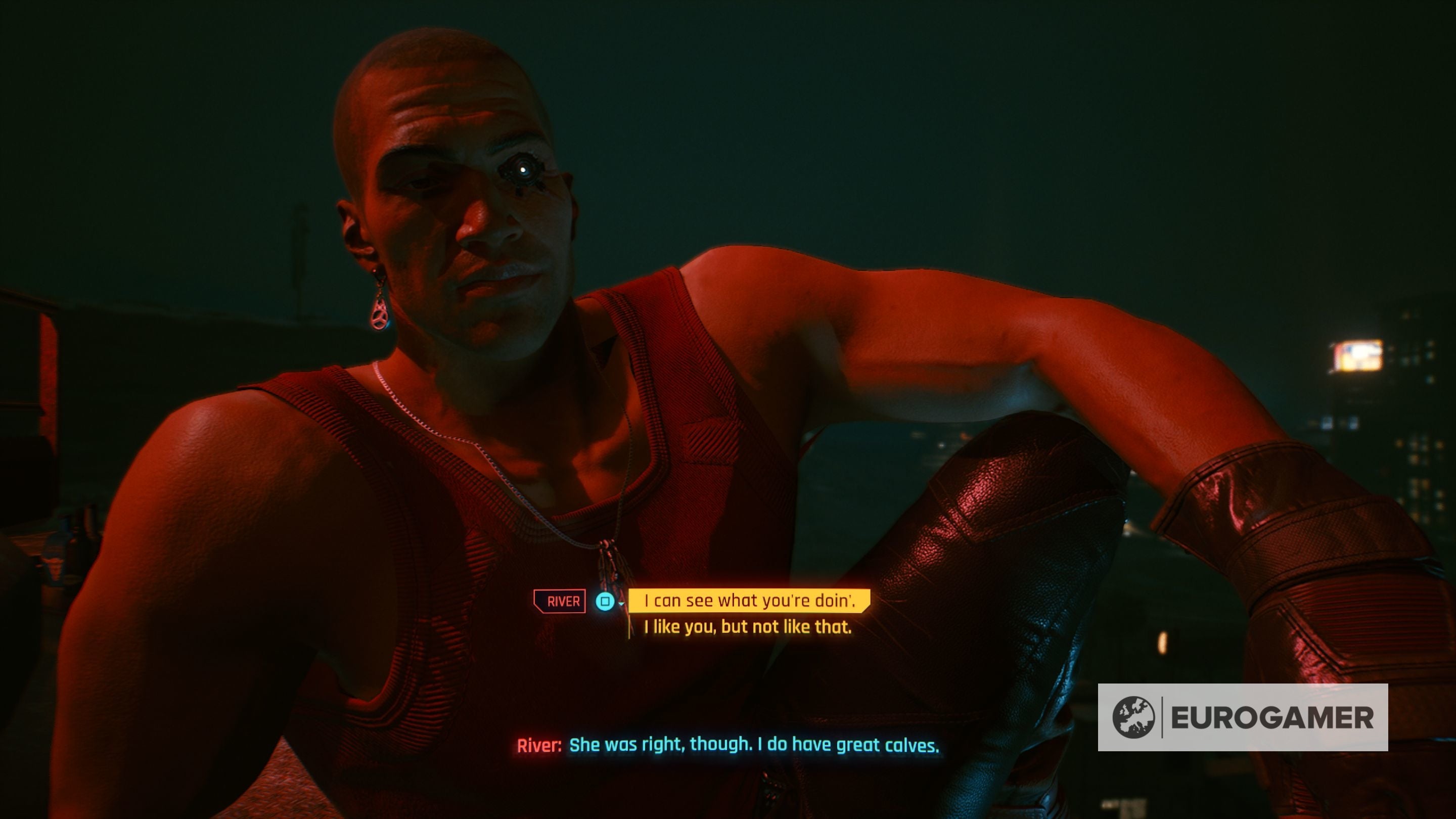Expand the small arrow beside the square prompt

pyautogui.click(x=621, y=605)
